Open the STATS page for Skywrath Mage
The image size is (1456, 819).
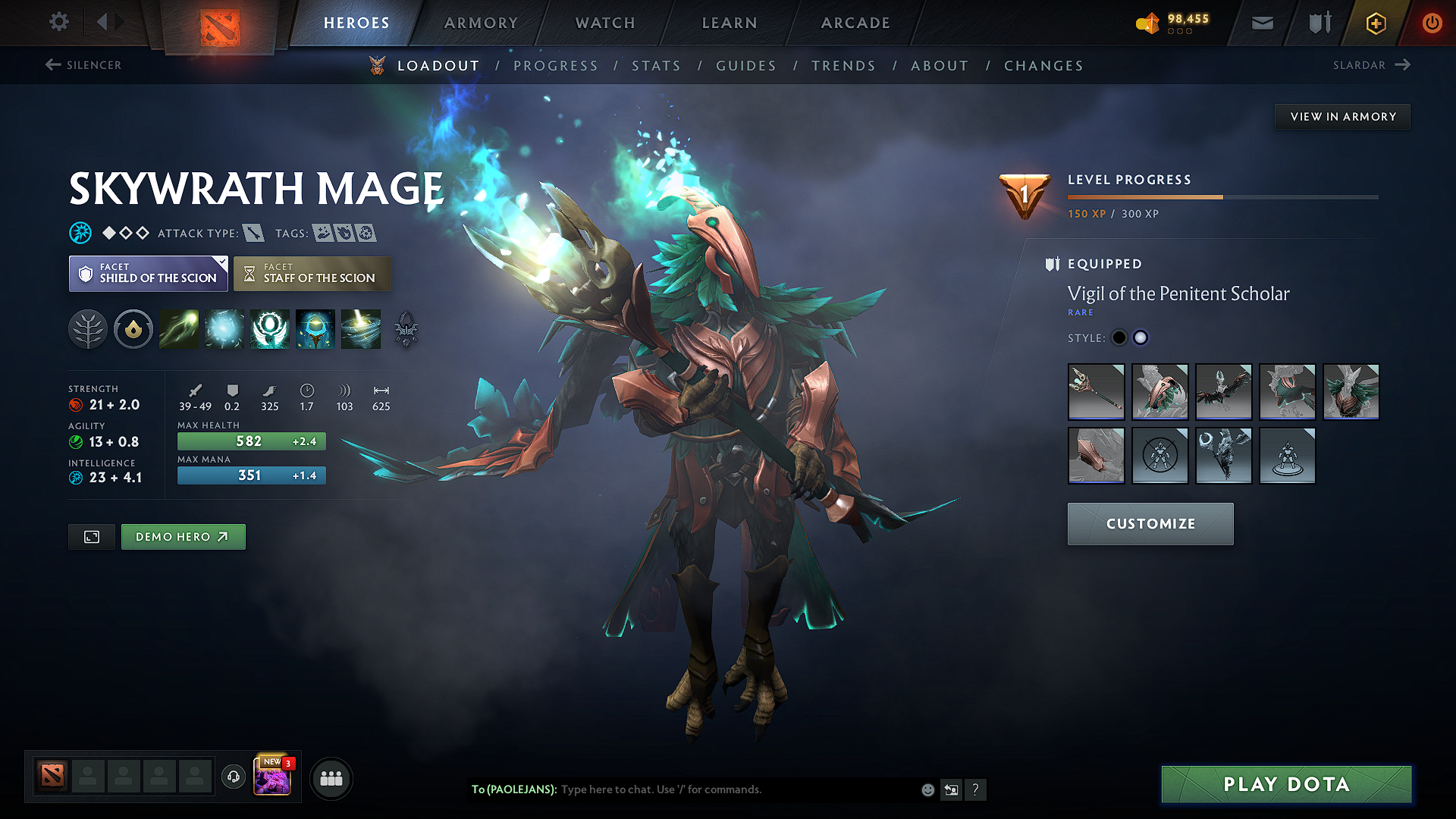click(x=657, y=65)
